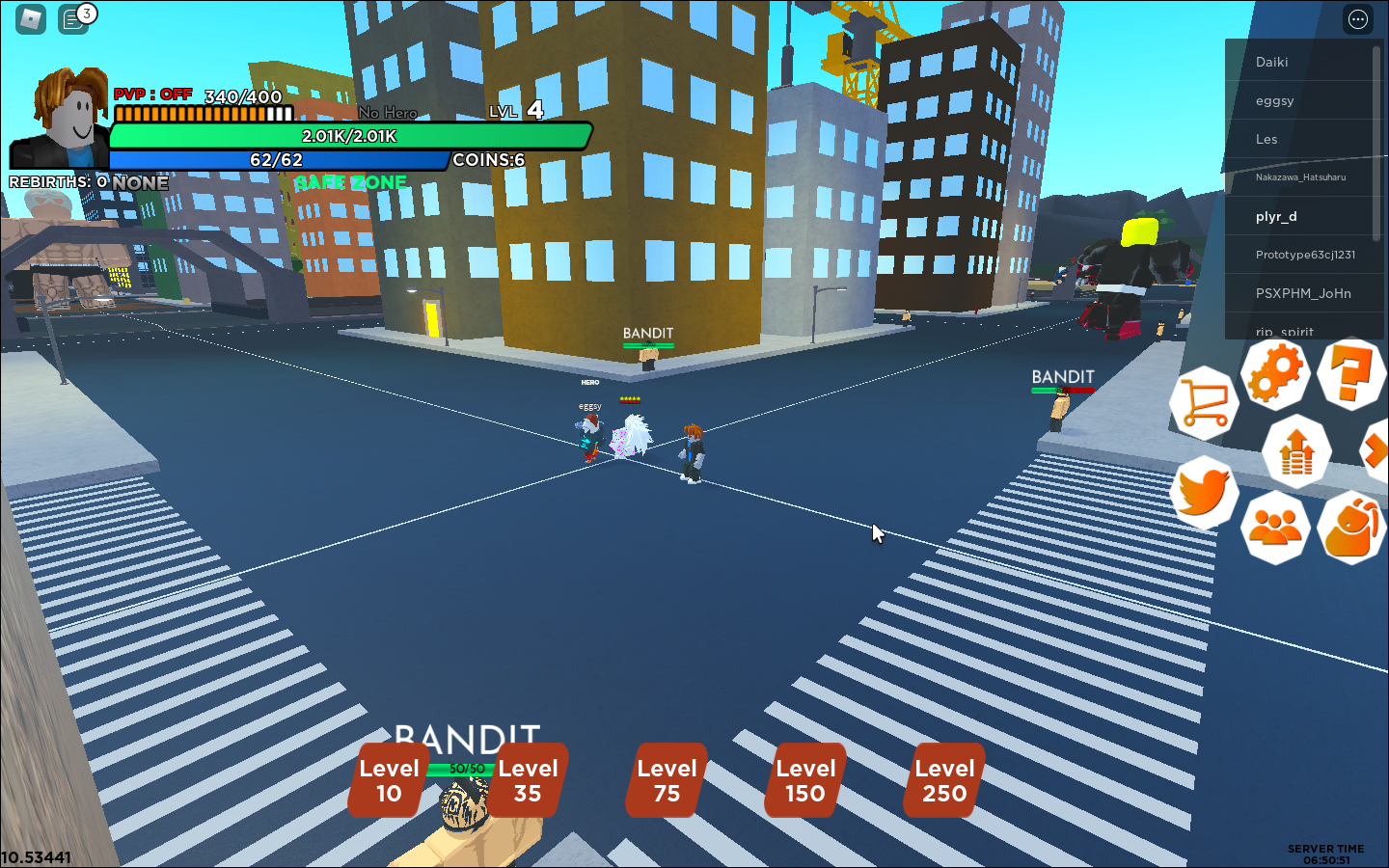
Task: Pick the Level 250 button
Action: tap(944, 780)
